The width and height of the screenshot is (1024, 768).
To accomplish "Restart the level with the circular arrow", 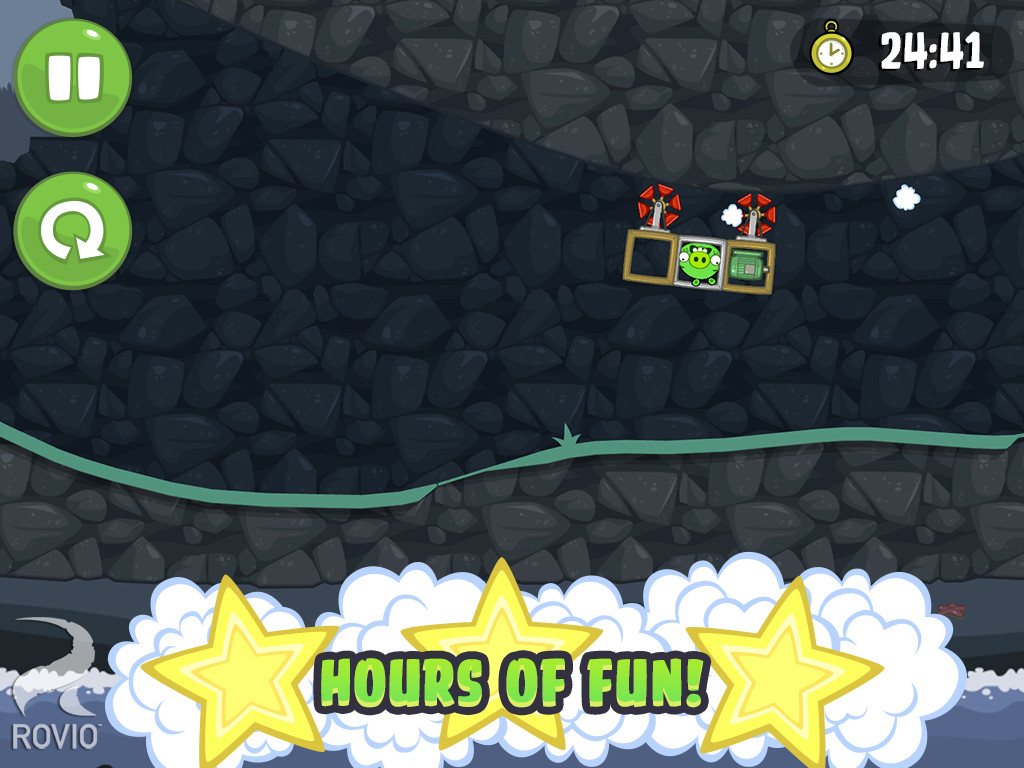I will [73, 230].
